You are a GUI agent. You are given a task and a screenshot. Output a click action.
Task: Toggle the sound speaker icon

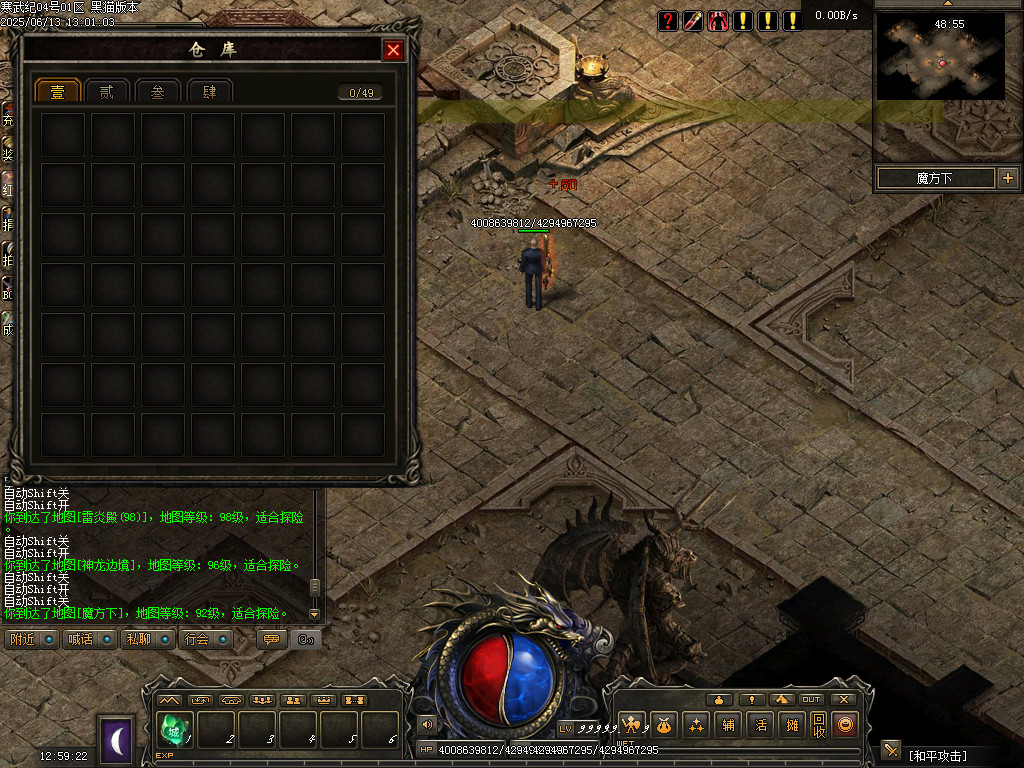coord(428,725)
